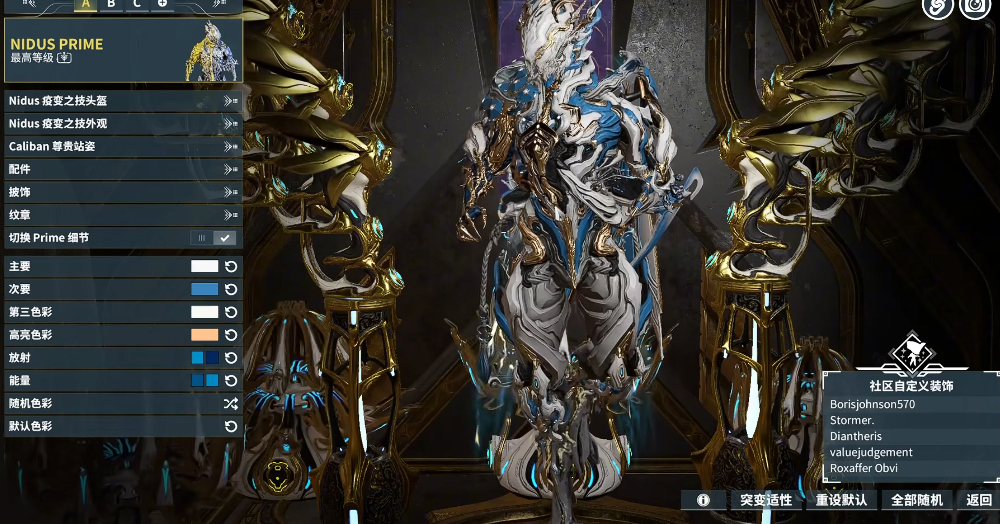The image size is (1000, 524).
Task: Open the 披饰 syandana menu
Action: click(x=122, y=192)
